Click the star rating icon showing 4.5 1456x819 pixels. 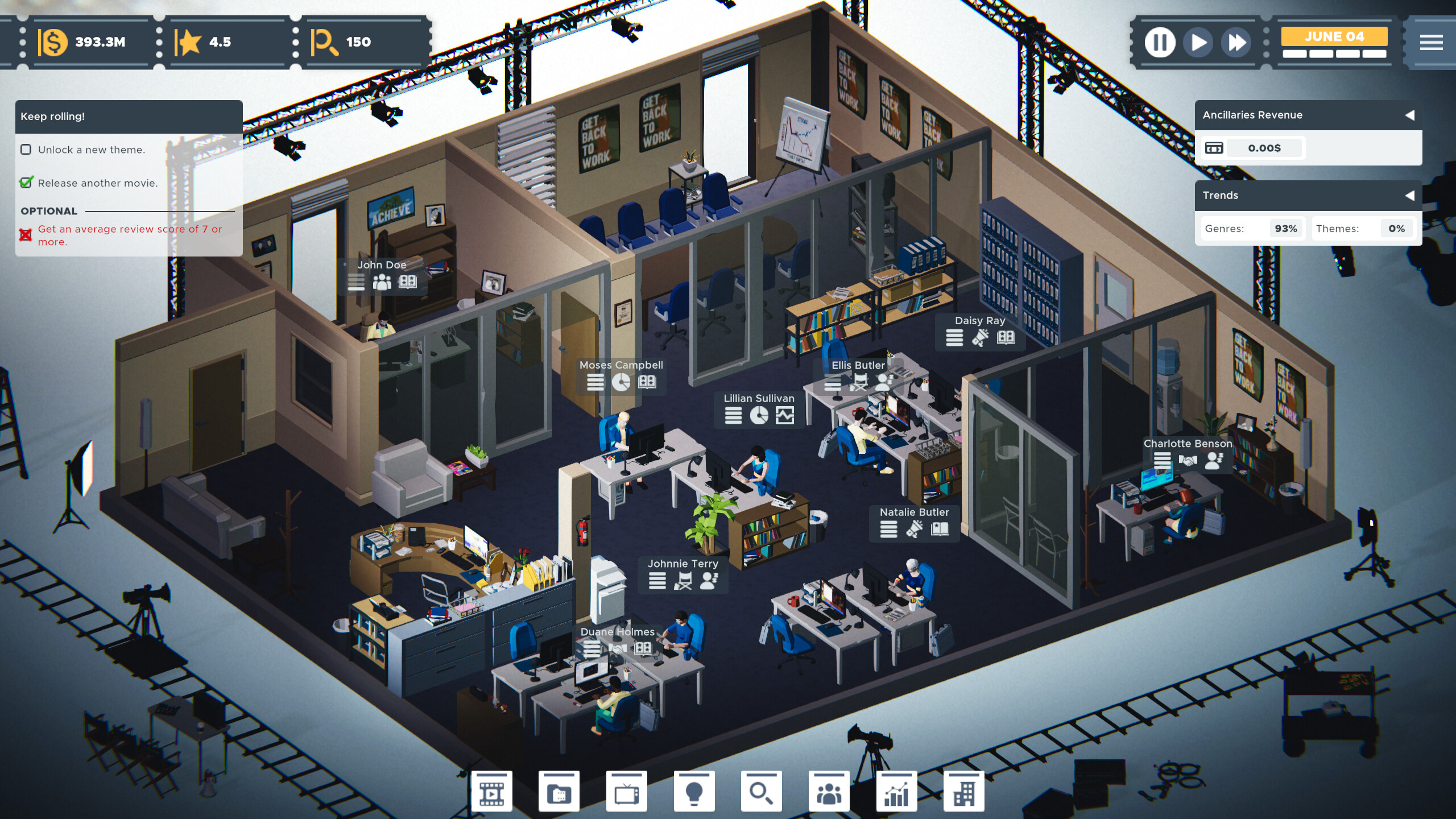[191, 42]
